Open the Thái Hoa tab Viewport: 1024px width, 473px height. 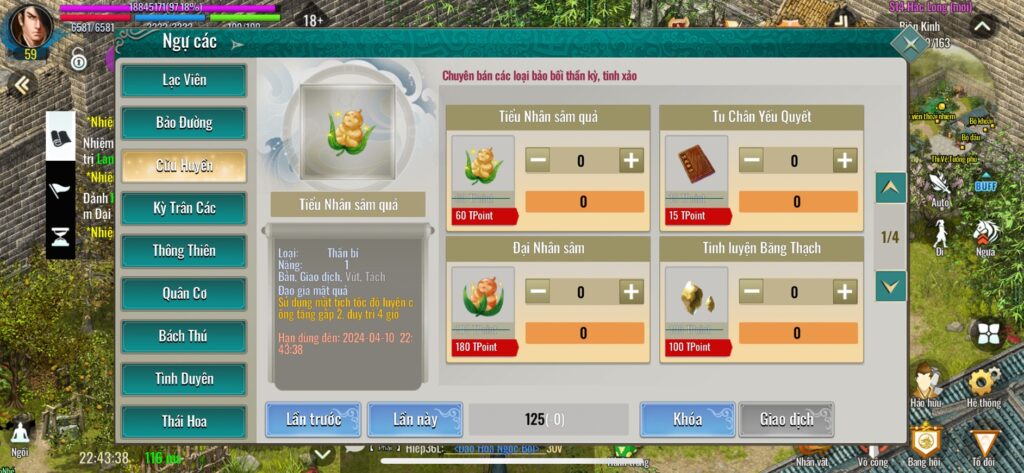tap(183, 421)
